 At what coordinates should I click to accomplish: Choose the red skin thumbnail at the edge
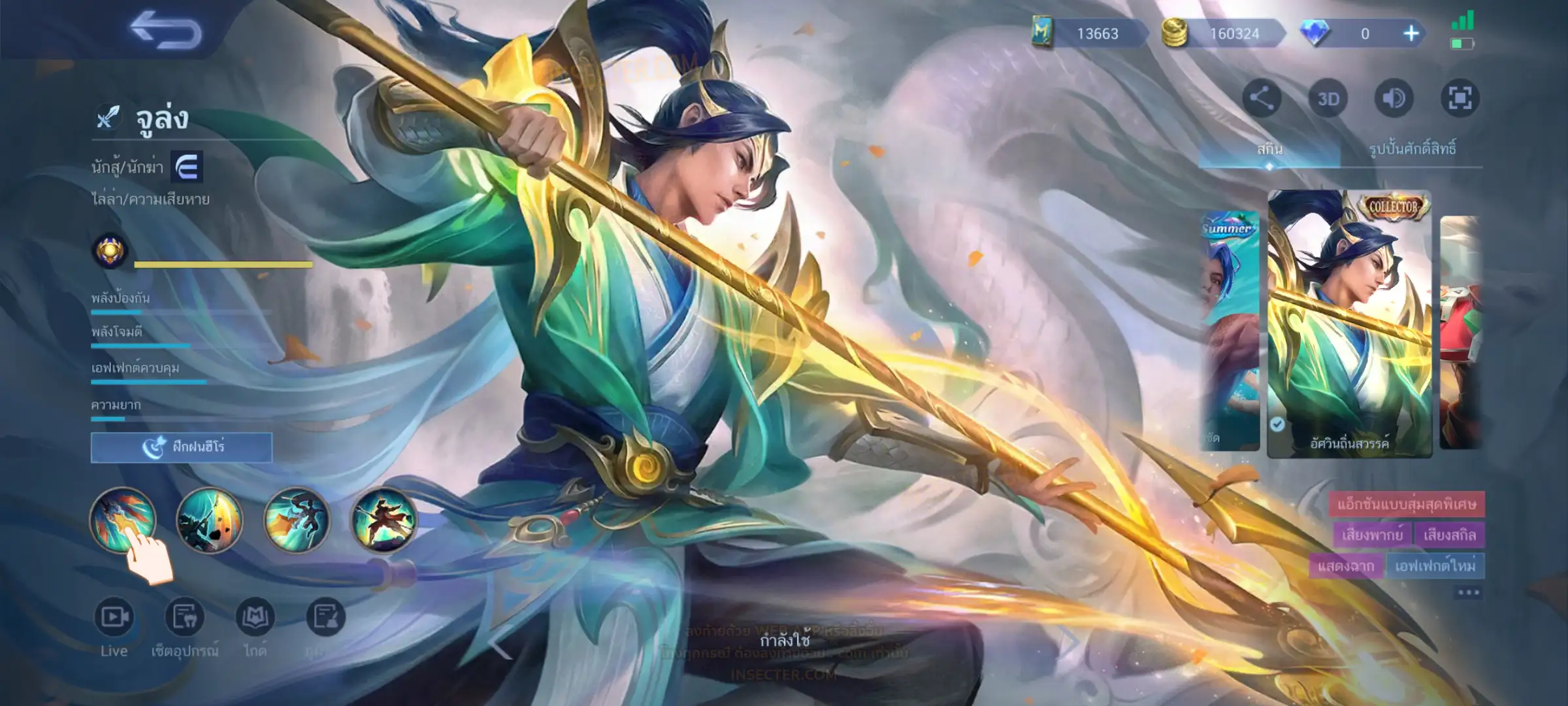coord(1460,330)
